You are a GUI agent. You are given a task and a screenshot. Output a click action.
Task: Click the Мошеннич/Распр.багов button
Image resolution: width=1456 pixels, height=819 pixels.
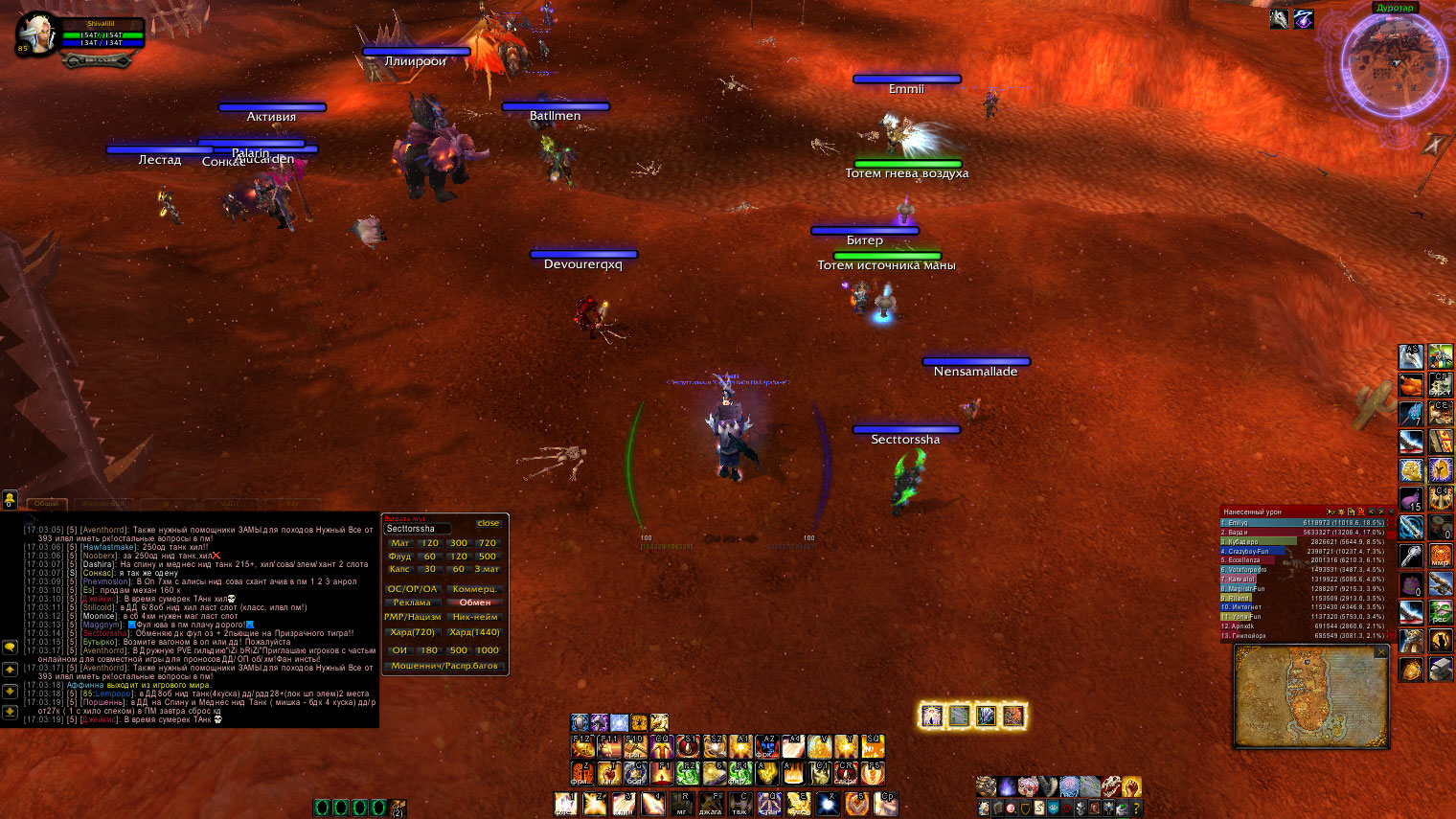444,666
